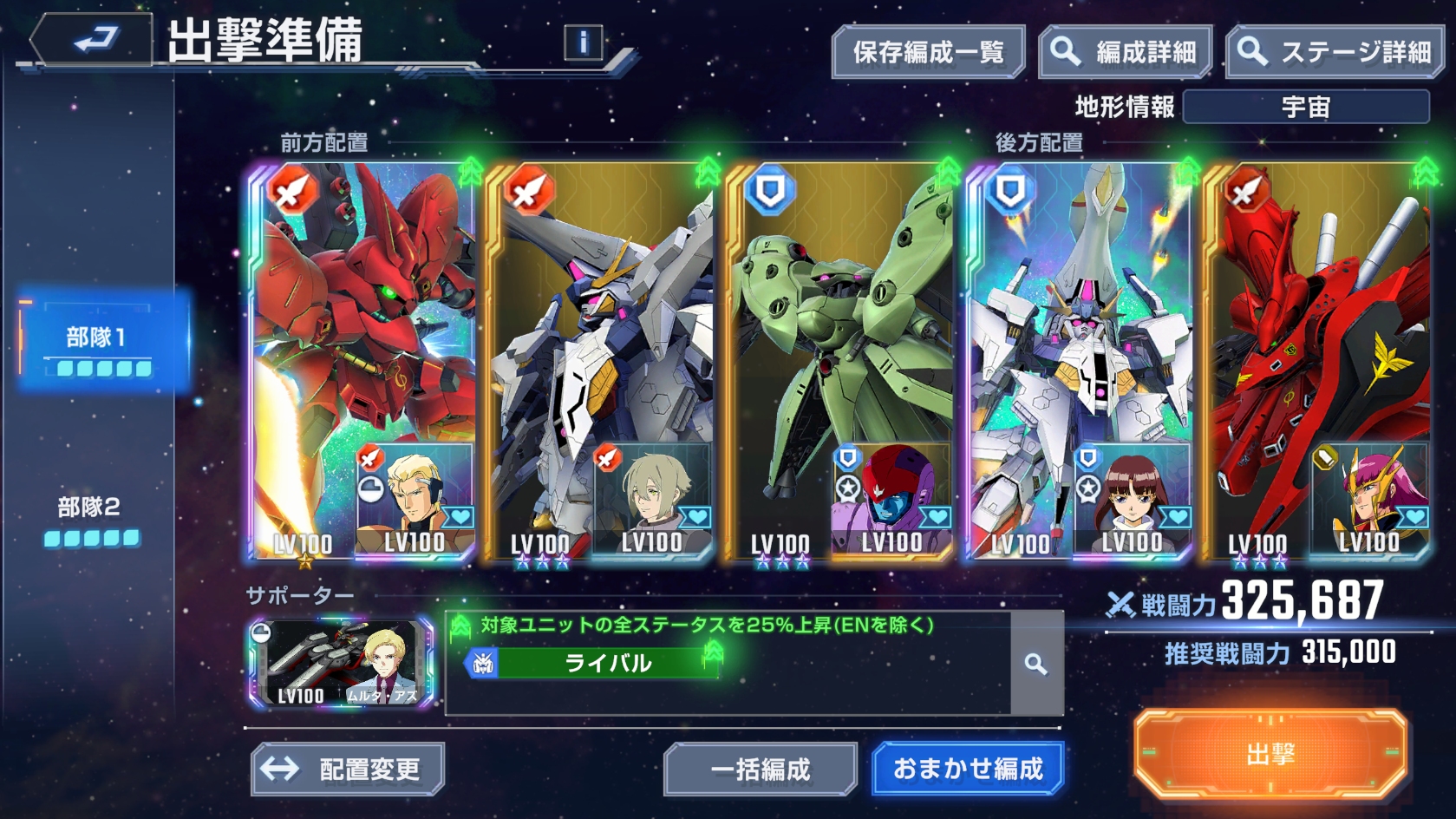
Task: Go back using the return arrow button
Action: click(91, 40)
